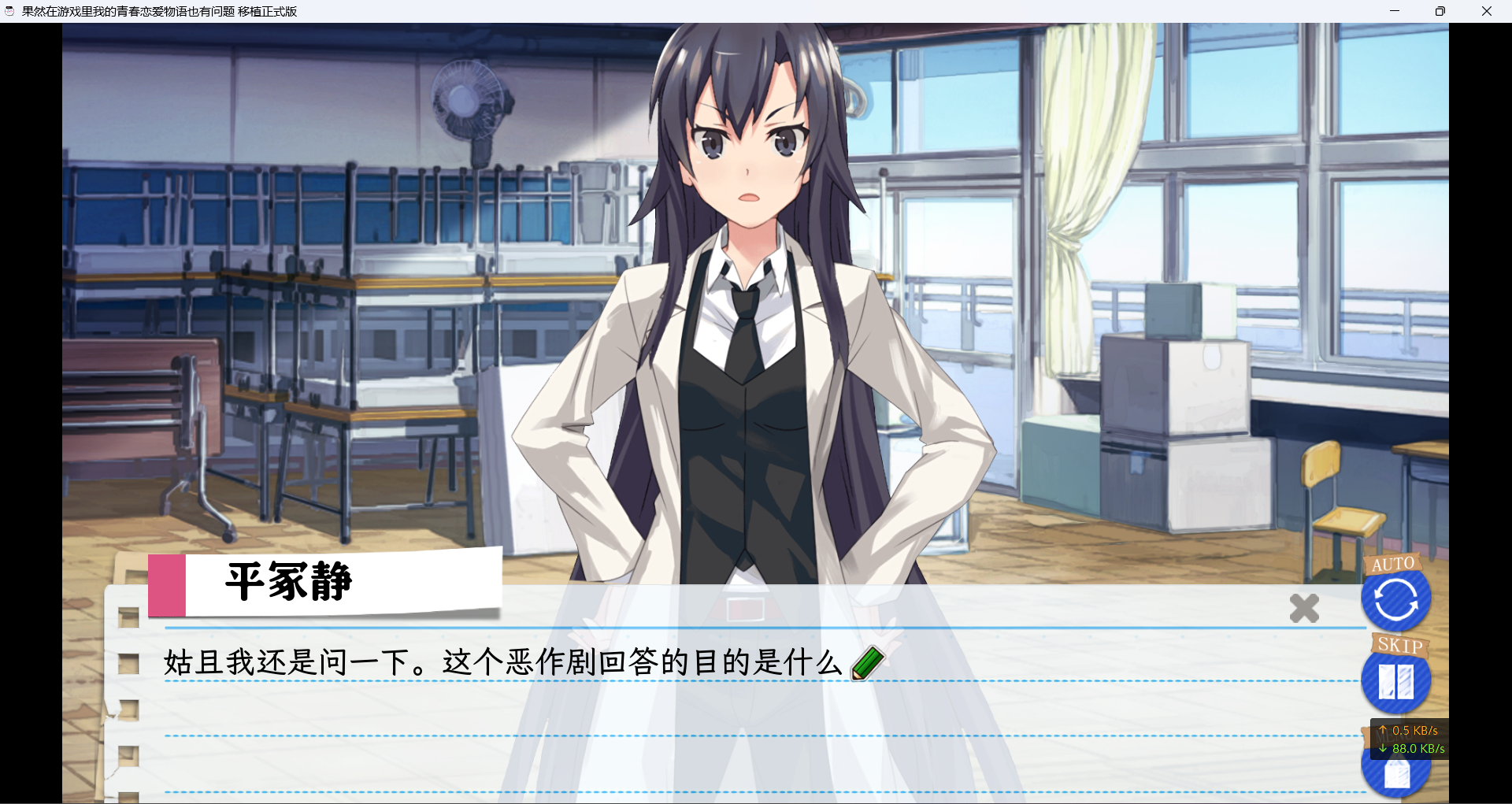Open the MENU button

click(1395, 774)
